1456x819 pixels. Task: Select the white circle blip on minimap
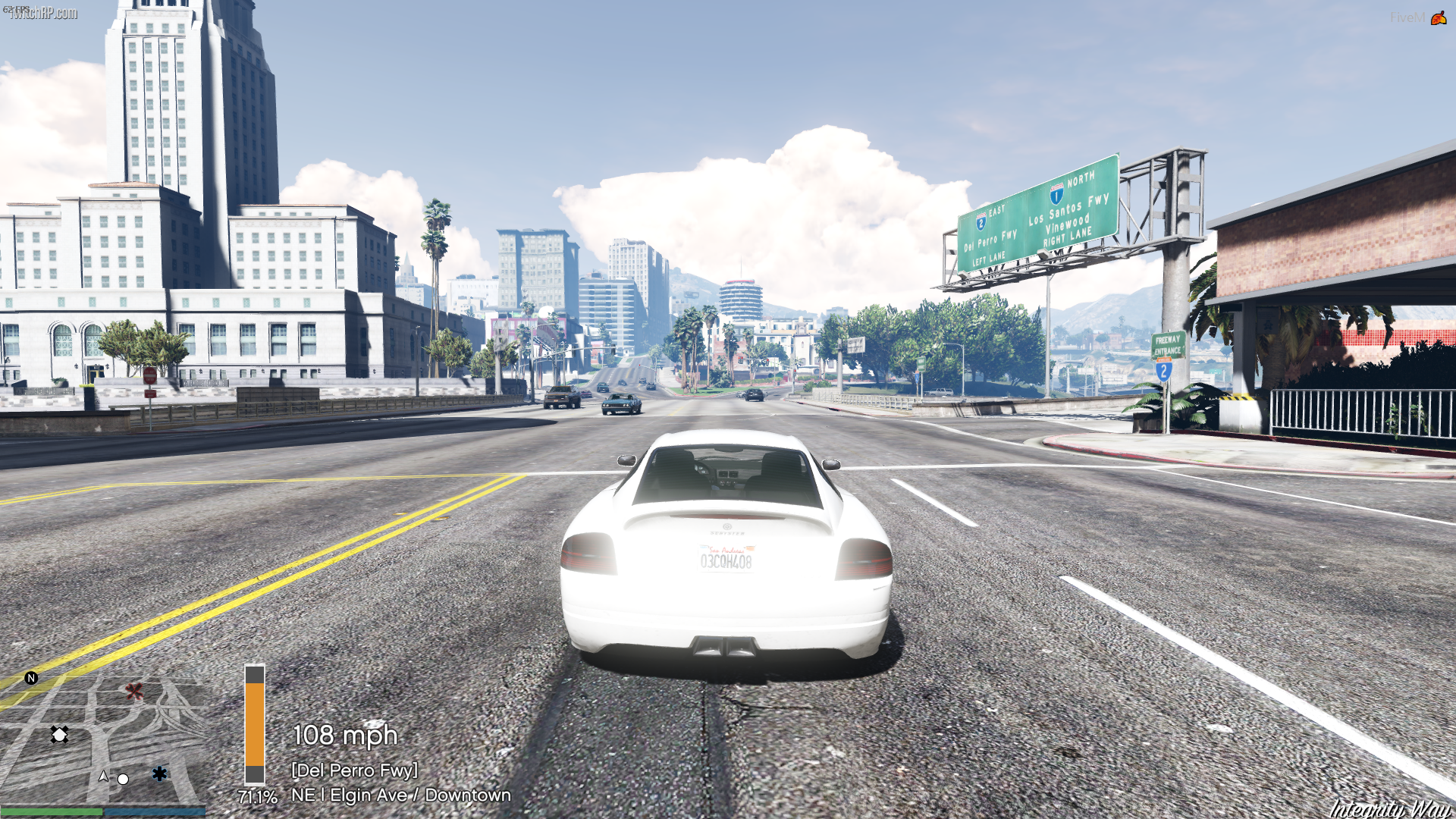click(x=123, y=779)
